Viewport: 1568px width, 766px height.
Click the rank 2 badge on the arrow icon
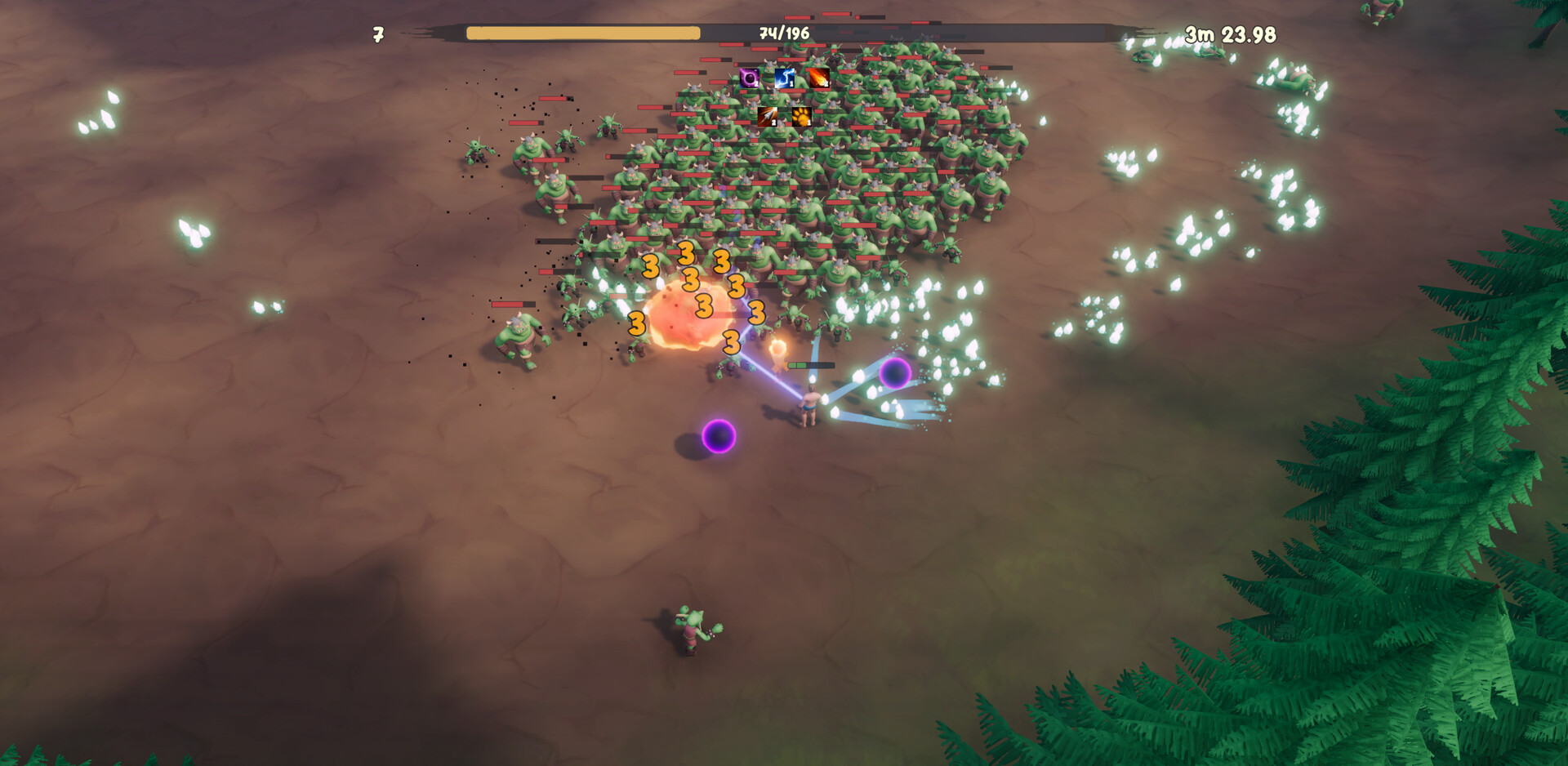773,123
